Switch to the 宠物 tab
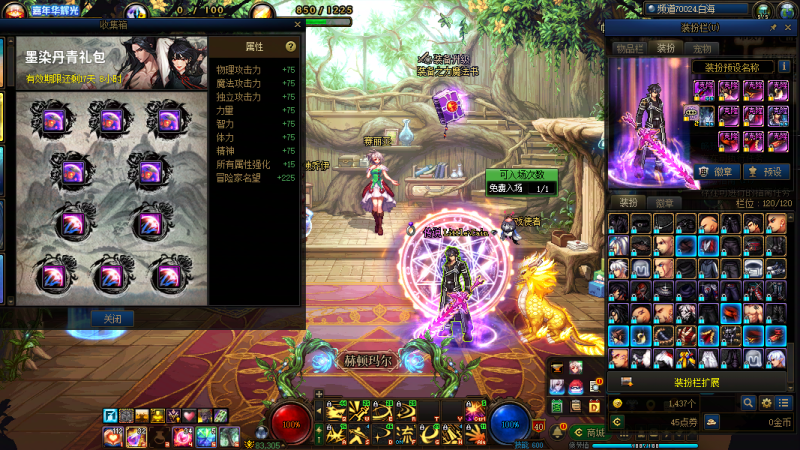Image resolution: width=800 pixels, height=450 pixels. pos(702,47)
